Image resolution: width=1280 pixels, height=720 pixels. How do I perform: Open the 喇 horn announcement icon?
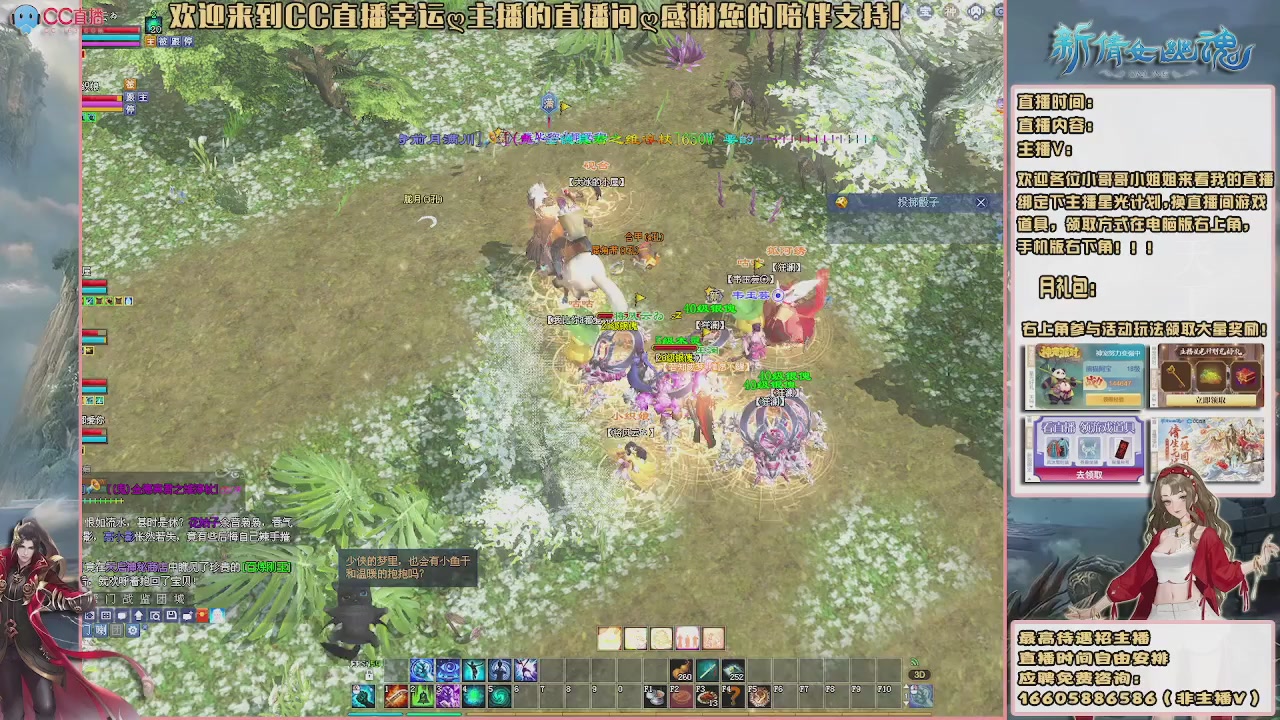[x=101, y=630]
